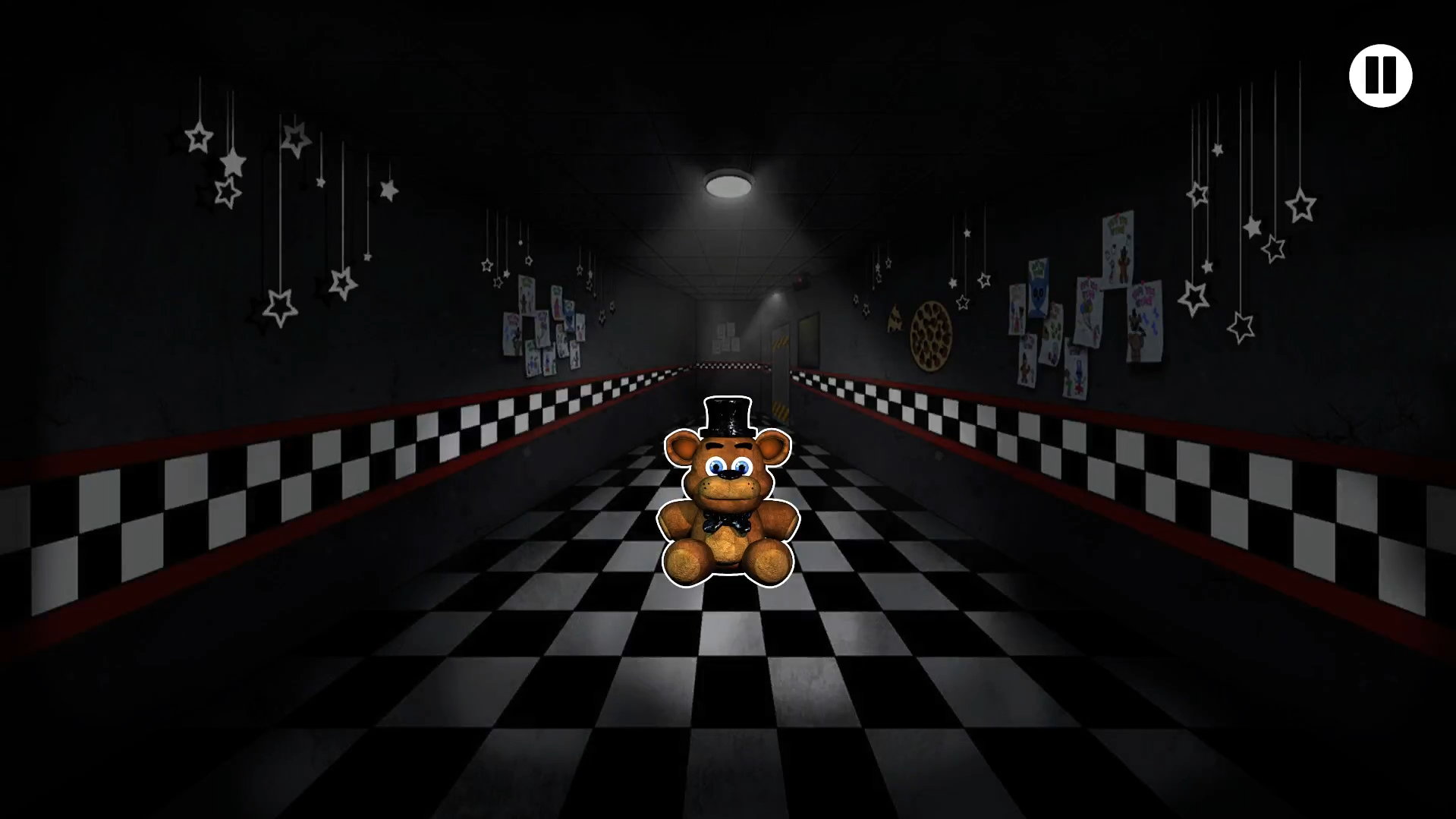This screenshot has height=819, width=1456.
Task: Click the red alarm box near the ceiling
Action: (800, 281)
